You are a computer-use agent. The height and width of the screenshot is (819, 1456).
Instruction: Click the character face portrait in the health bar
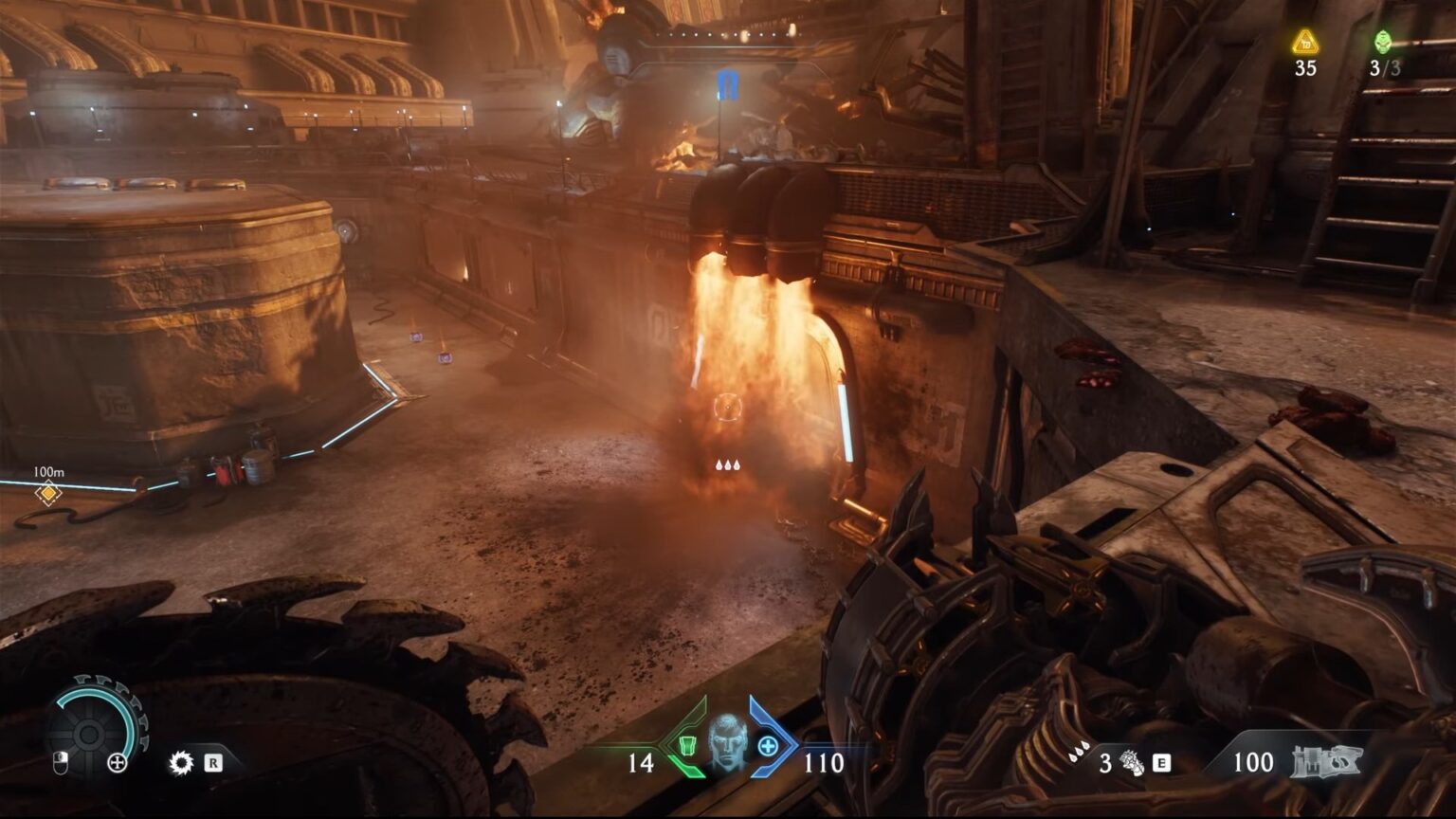[x=725, y=749]
